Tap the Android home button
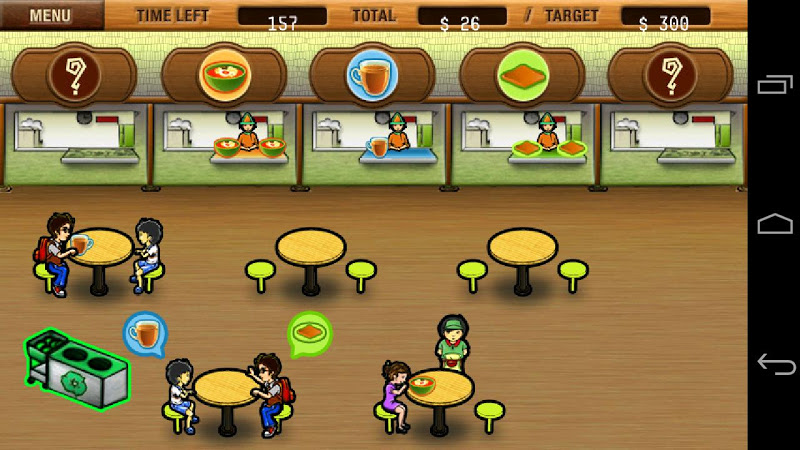Image resolution: width=800 pixels, height=450 pixels. click(775, 224)
